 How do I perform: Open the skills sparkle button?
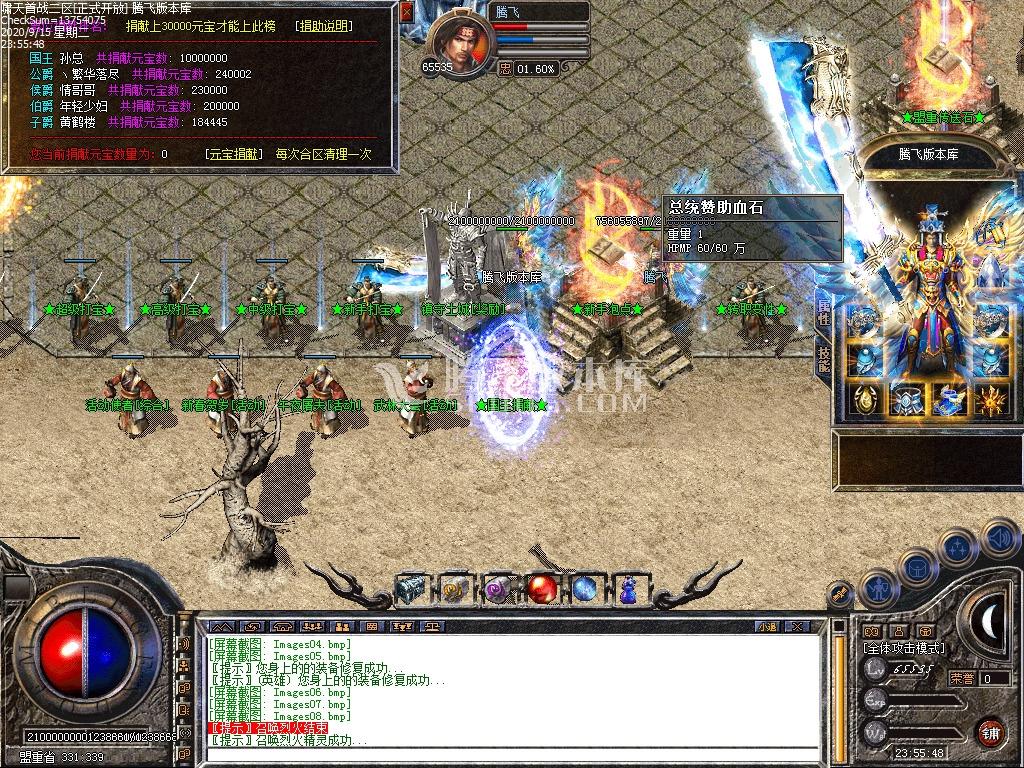coord(958,548)
